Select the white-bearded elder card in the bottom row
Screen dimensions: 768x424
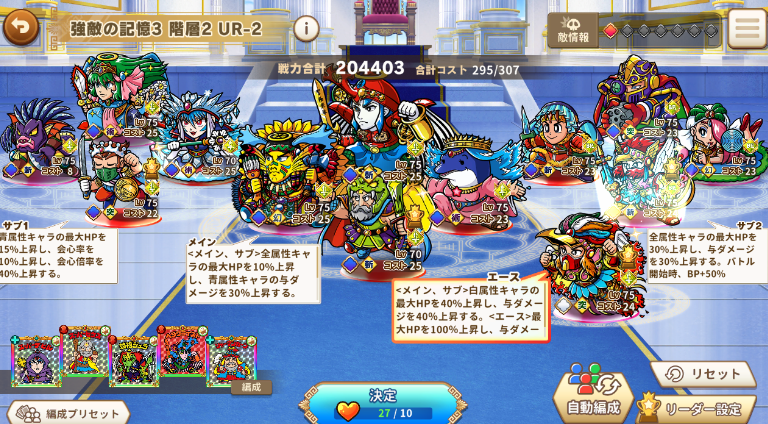pos(85,353)
